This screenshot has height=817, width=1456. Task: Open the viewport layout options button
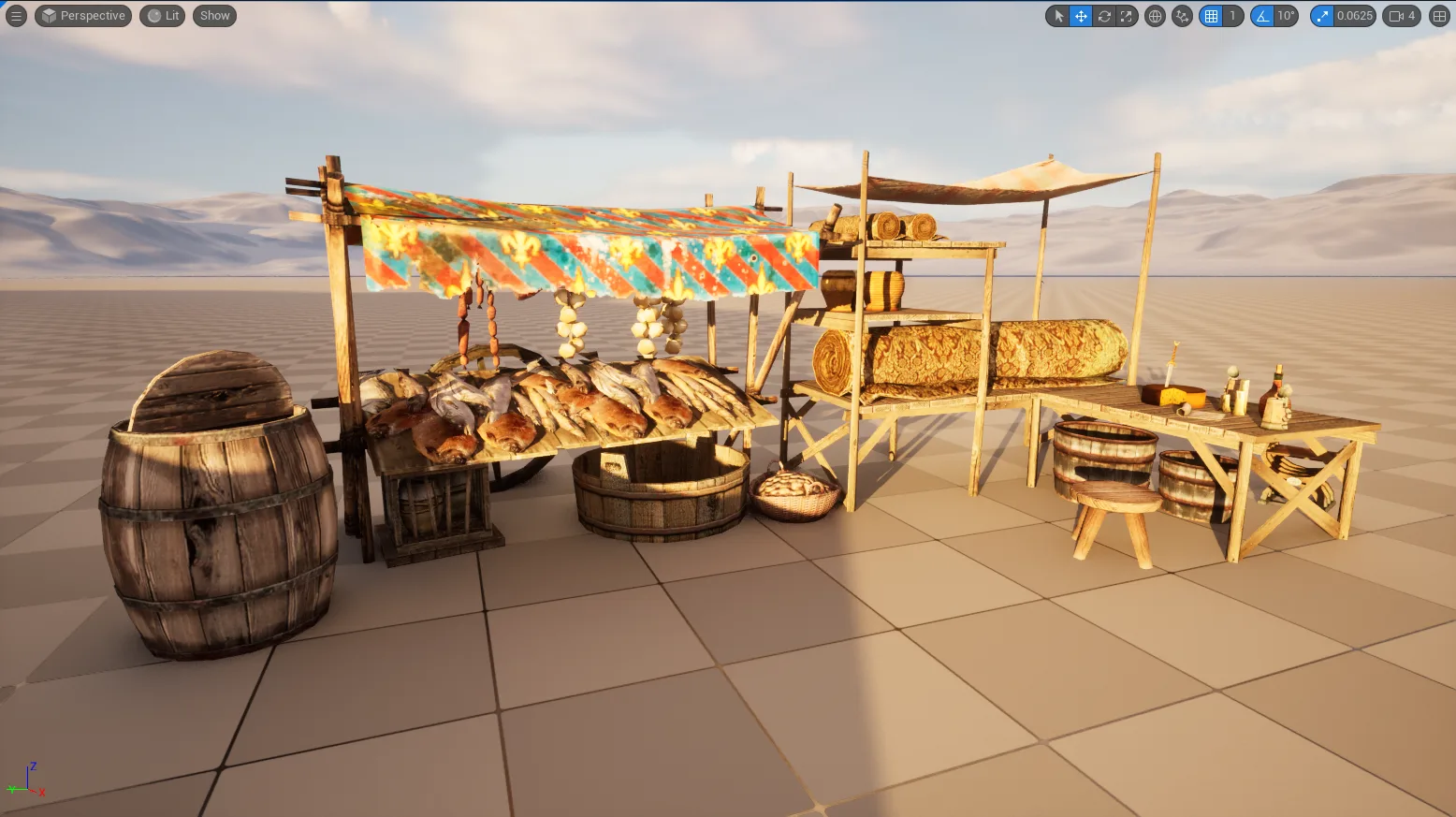point(1439,16)
